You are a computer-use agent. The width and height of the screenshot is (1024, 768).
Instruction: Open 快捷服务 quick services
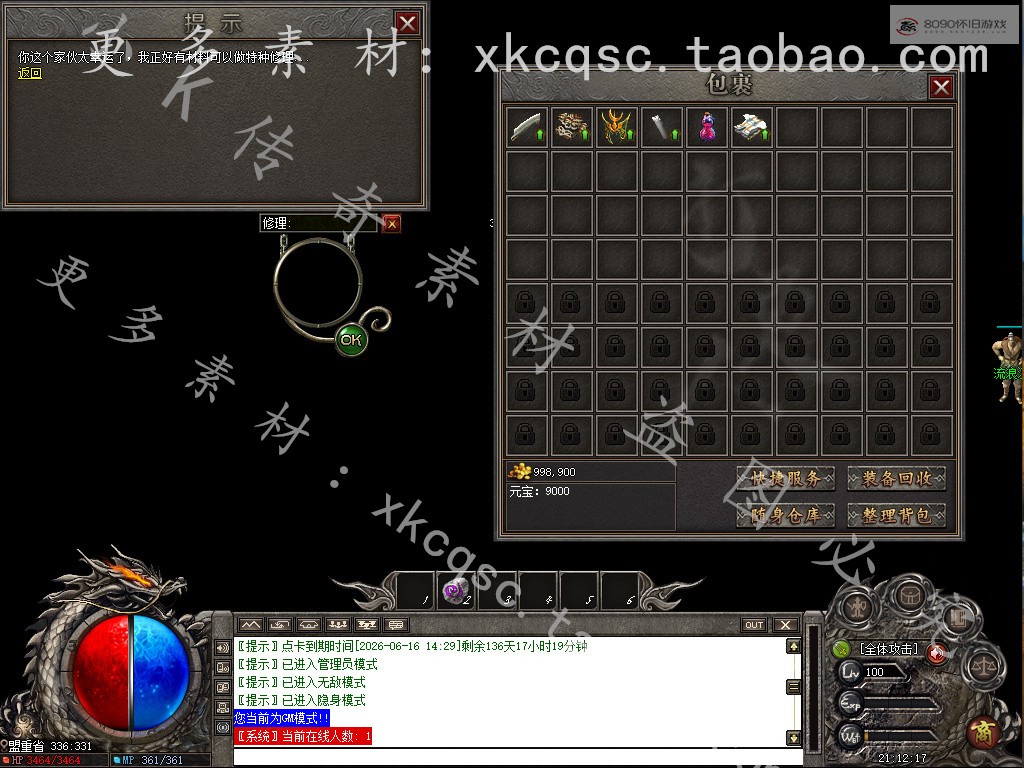pyautogui.click(x=786, y=479)
